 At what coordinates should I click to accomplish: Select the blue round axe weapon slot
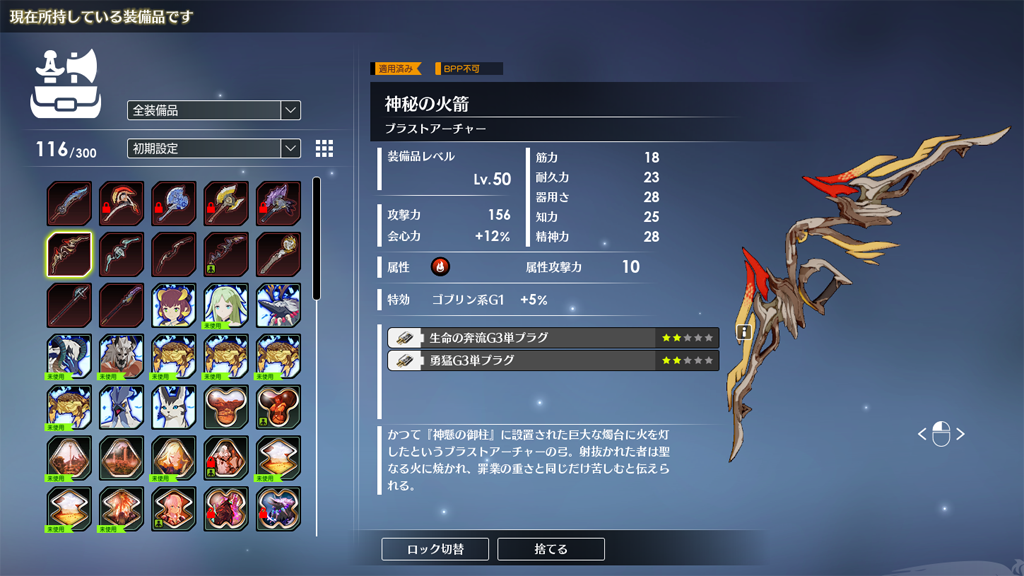click(174, 203)
